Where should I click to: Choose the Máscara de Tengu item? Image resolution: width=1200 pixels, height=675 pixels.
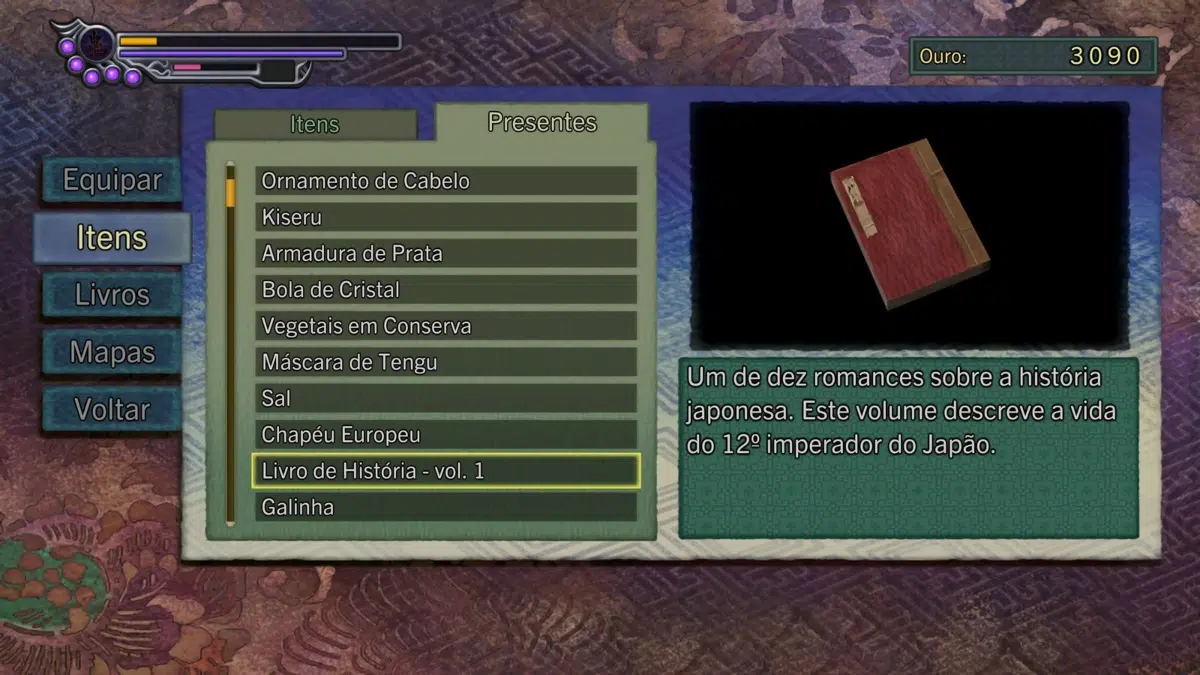(x=445, y=362)
